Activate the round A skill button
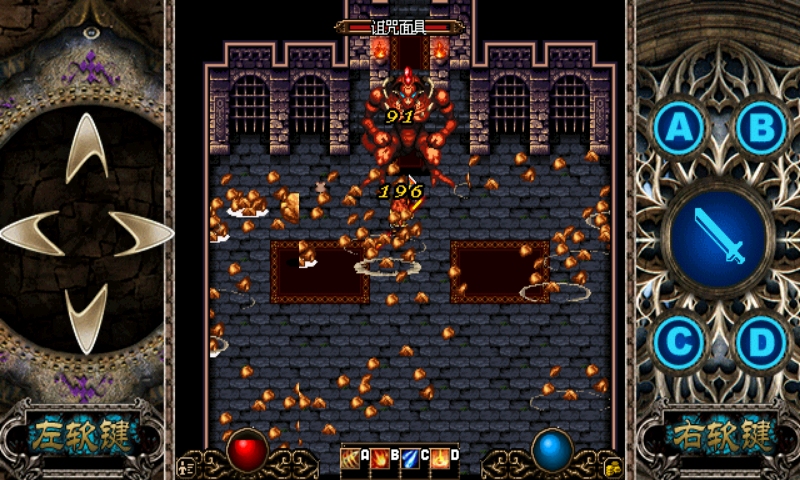 (679, 127)
